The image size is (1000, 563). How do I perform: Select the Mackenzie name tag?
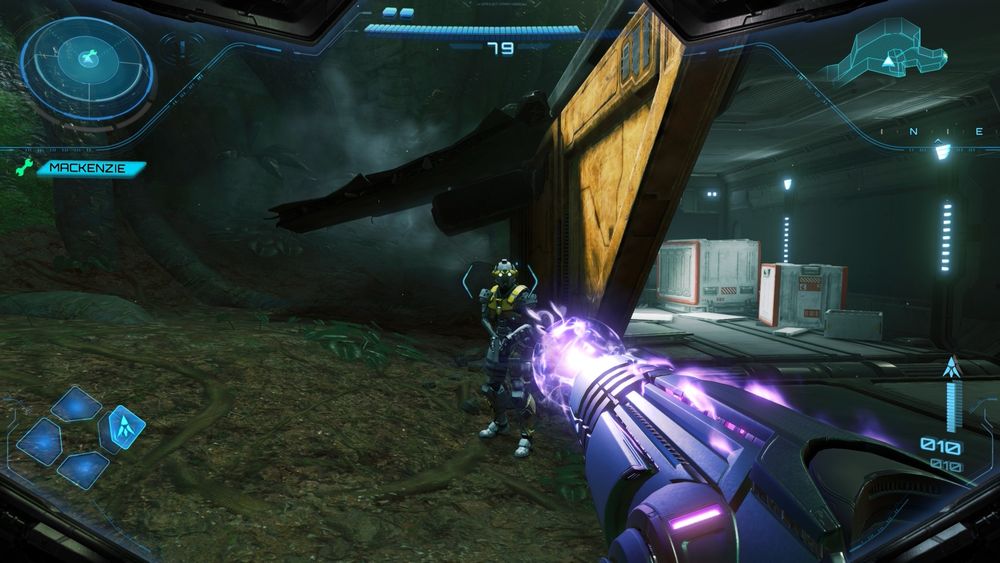pos(91,169)
